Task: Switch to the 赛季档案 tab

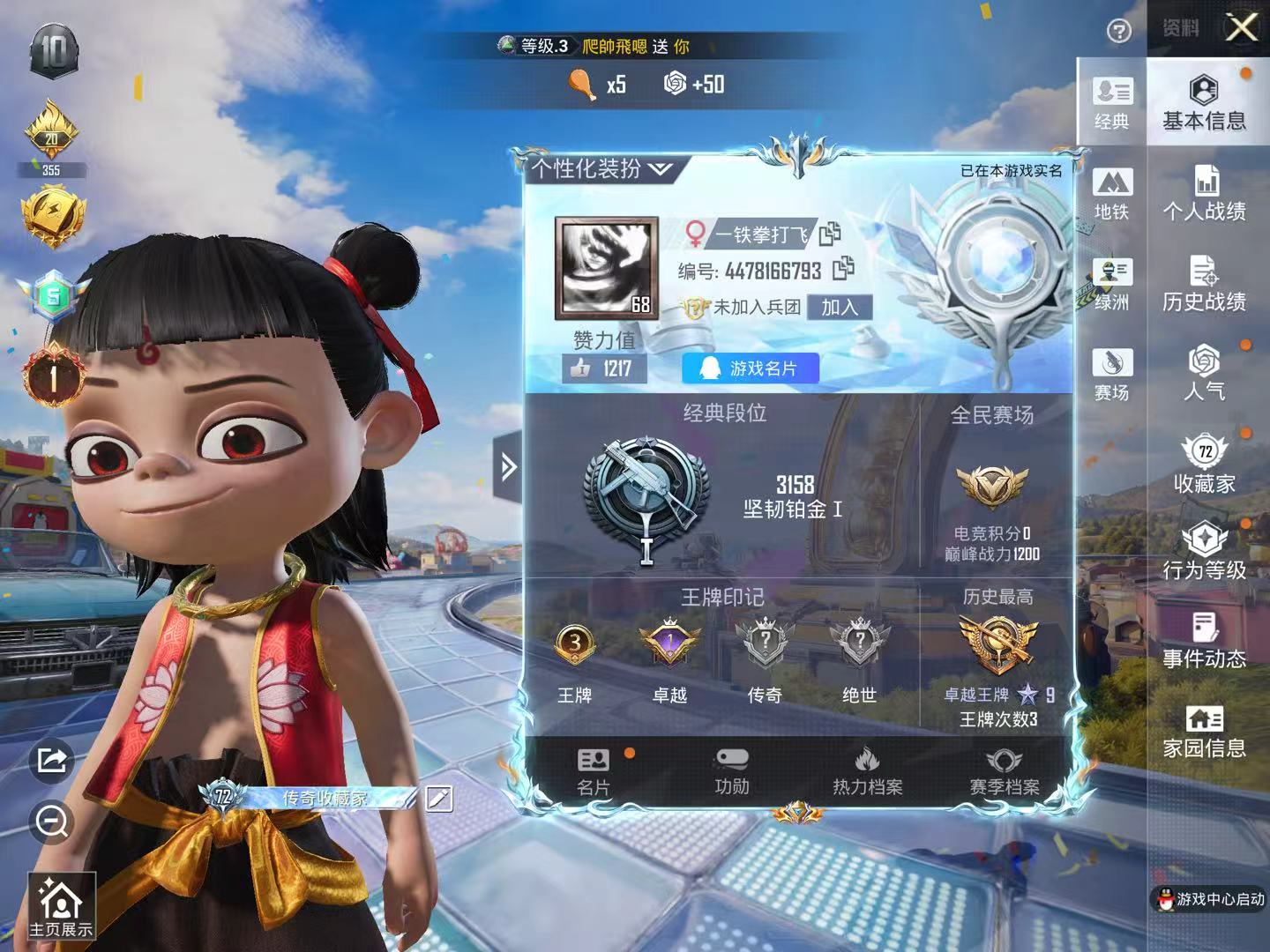Action: pyautogui.click(x=1004, y=771)
